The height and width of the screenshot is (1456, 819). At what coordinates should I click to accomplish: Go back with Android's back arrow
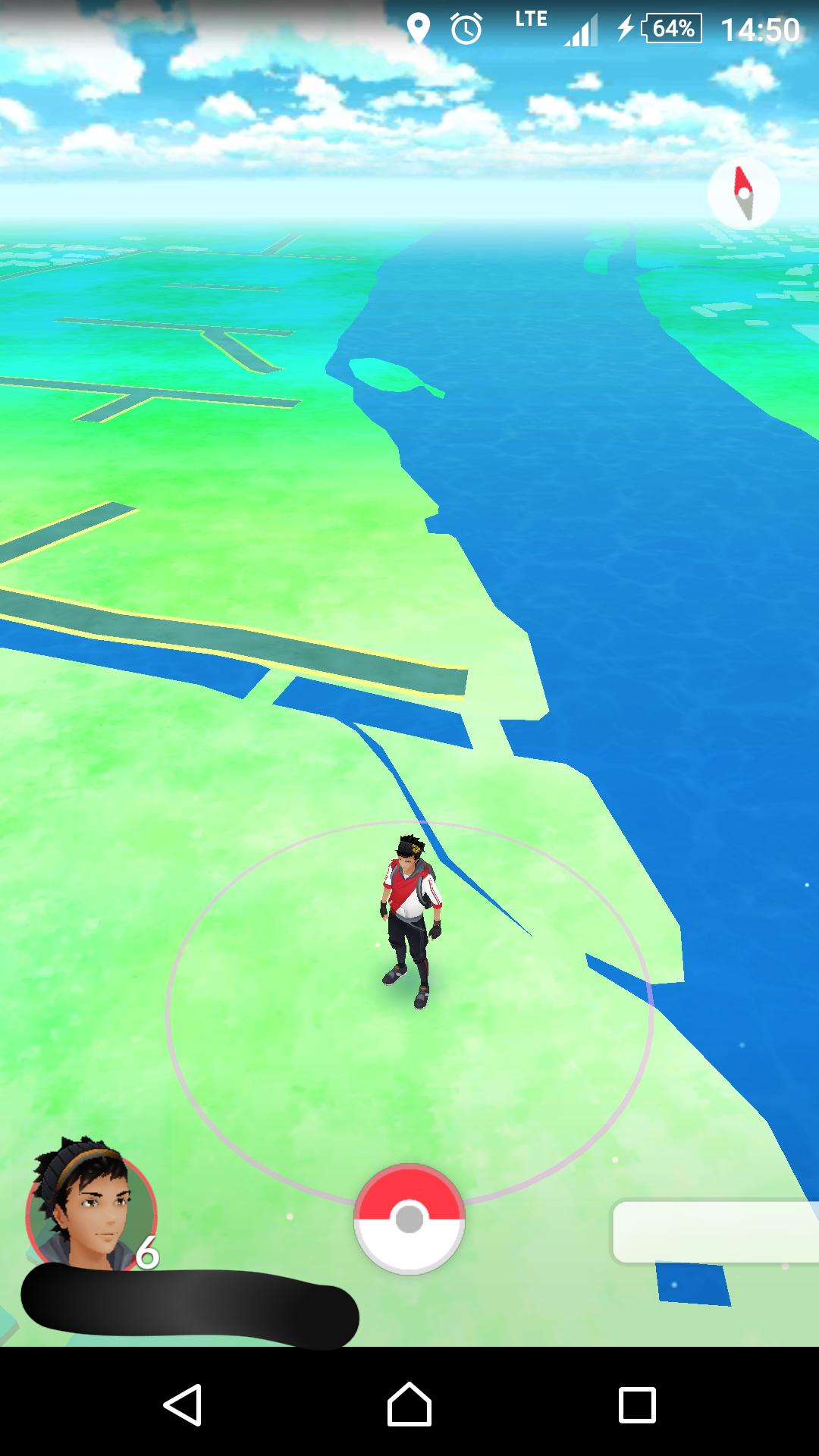[183, 1404]
